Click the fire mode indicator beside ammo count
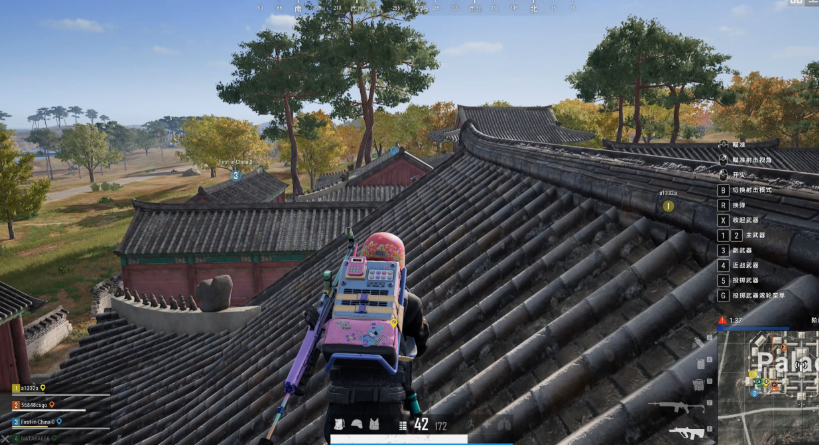Viewport: 819px width, 445px height. click(x=403, y=425)
